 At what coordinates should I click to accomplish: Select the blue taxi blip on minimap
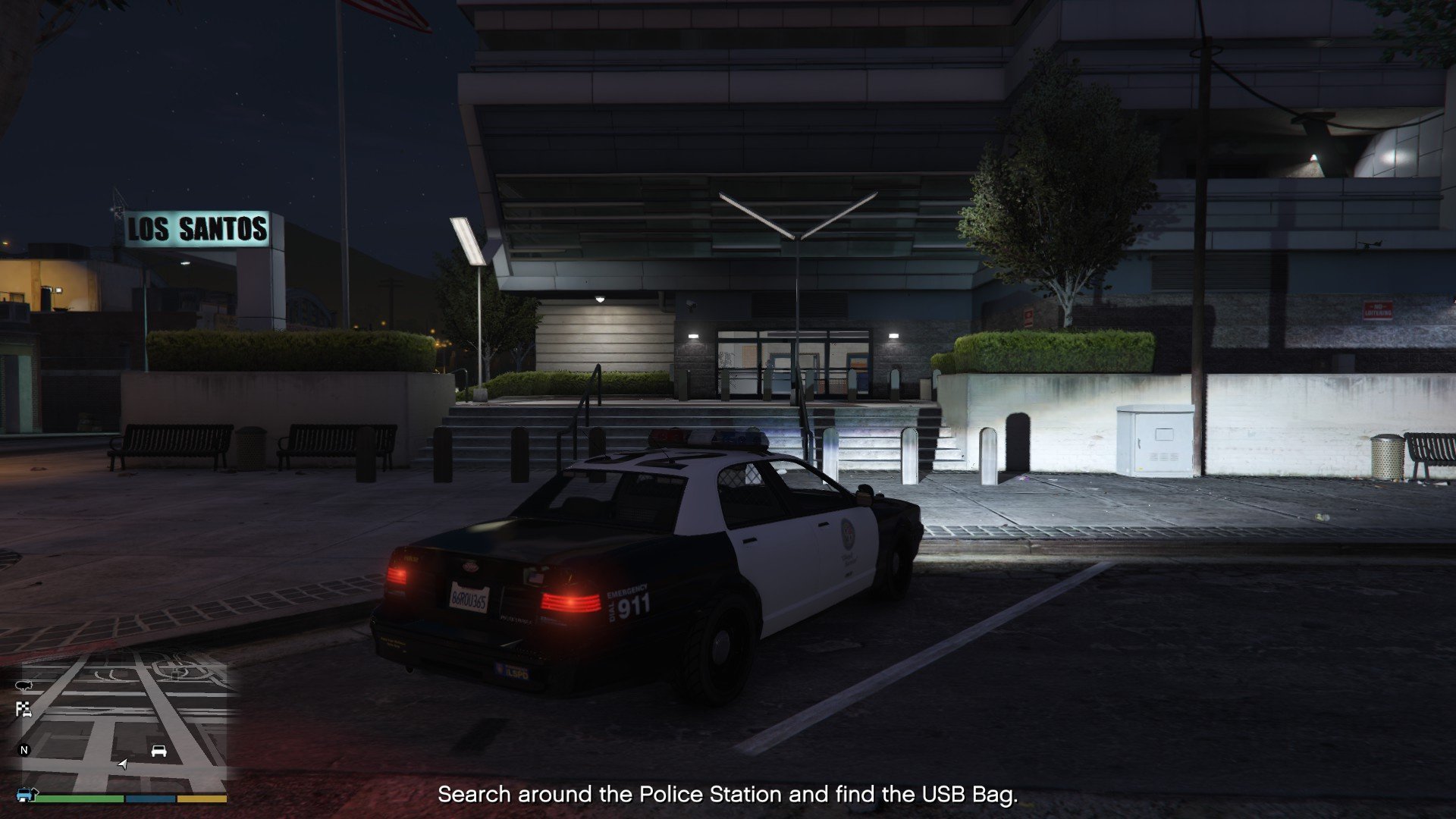(27, 795)
